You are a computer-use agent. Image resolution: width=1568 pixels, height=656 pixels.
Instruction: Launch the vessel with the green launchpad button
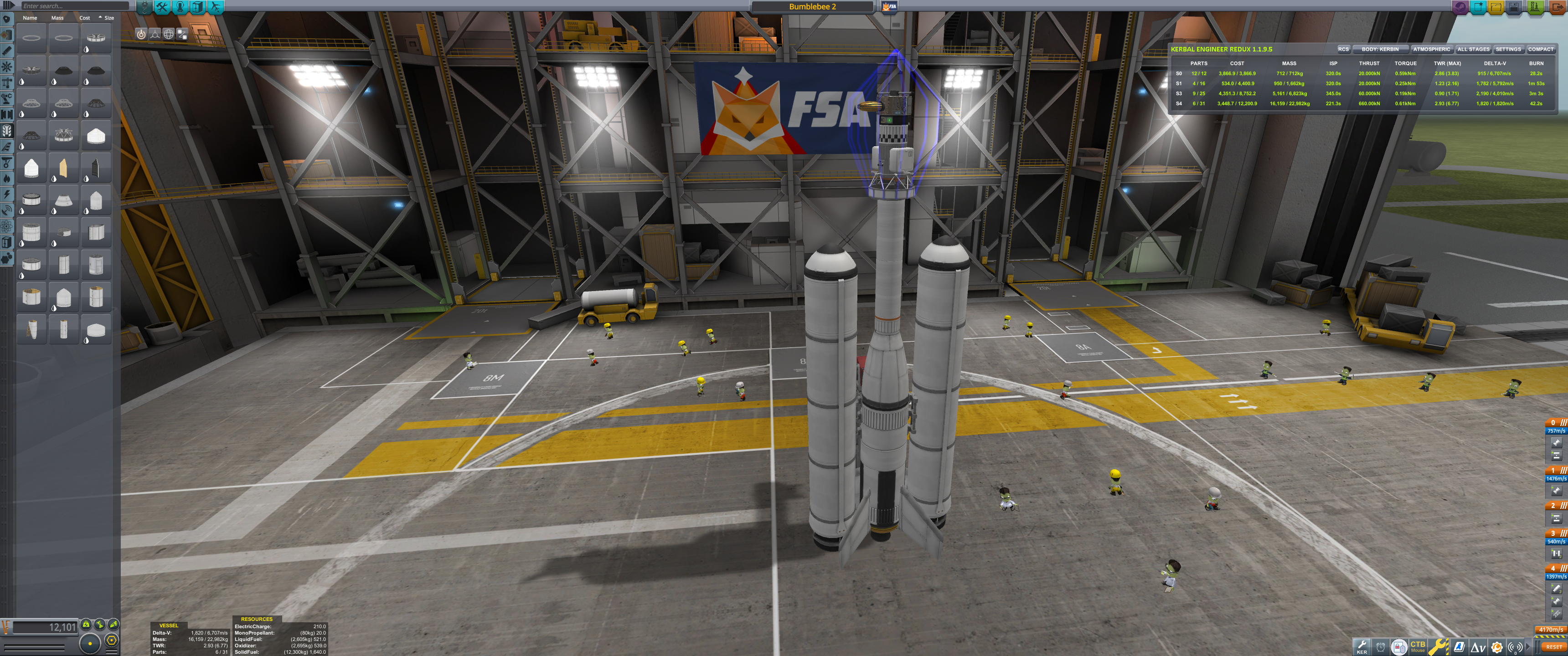coord(1535,7)
